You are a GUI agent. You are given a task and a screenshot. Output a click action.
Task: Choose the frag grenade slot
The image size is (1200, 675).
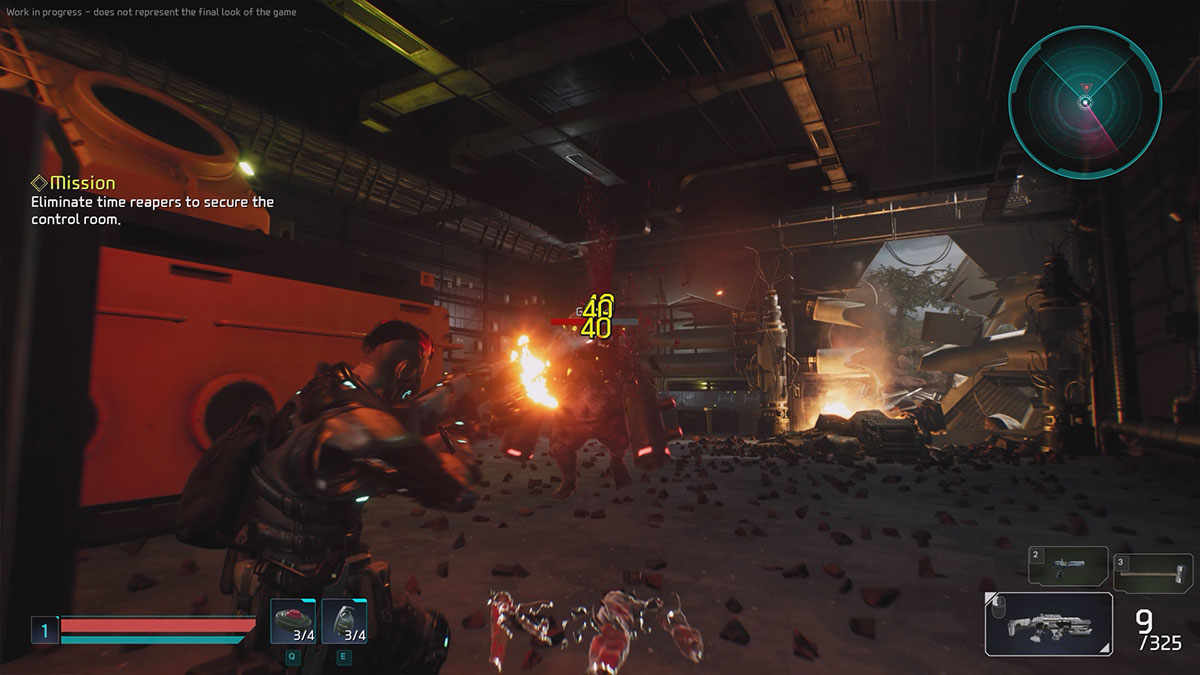(x=344, y=622)
